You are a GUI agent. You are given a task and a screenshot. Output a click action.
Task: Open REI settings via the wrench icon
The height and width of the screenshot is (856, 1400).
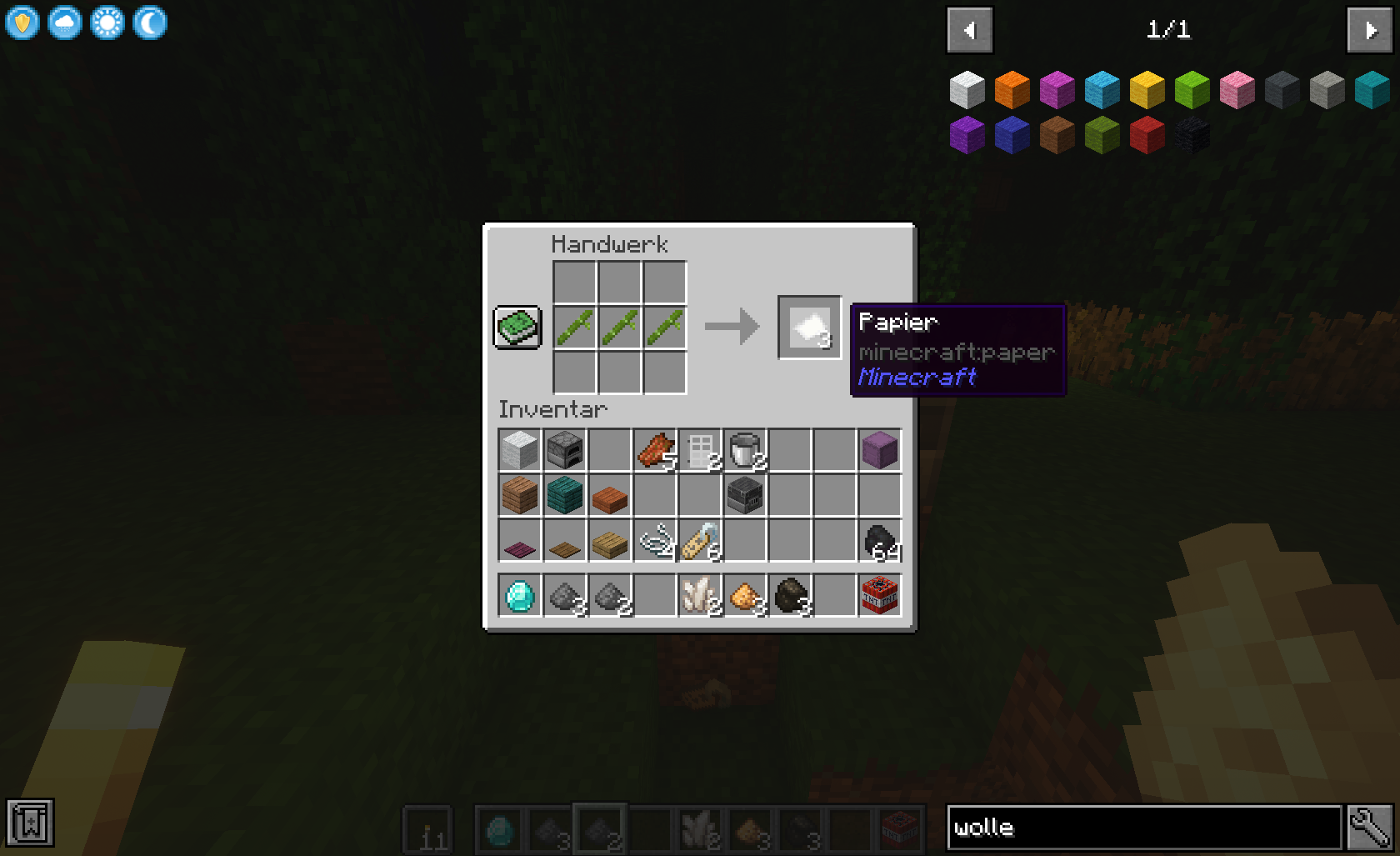pos(1372,826)
